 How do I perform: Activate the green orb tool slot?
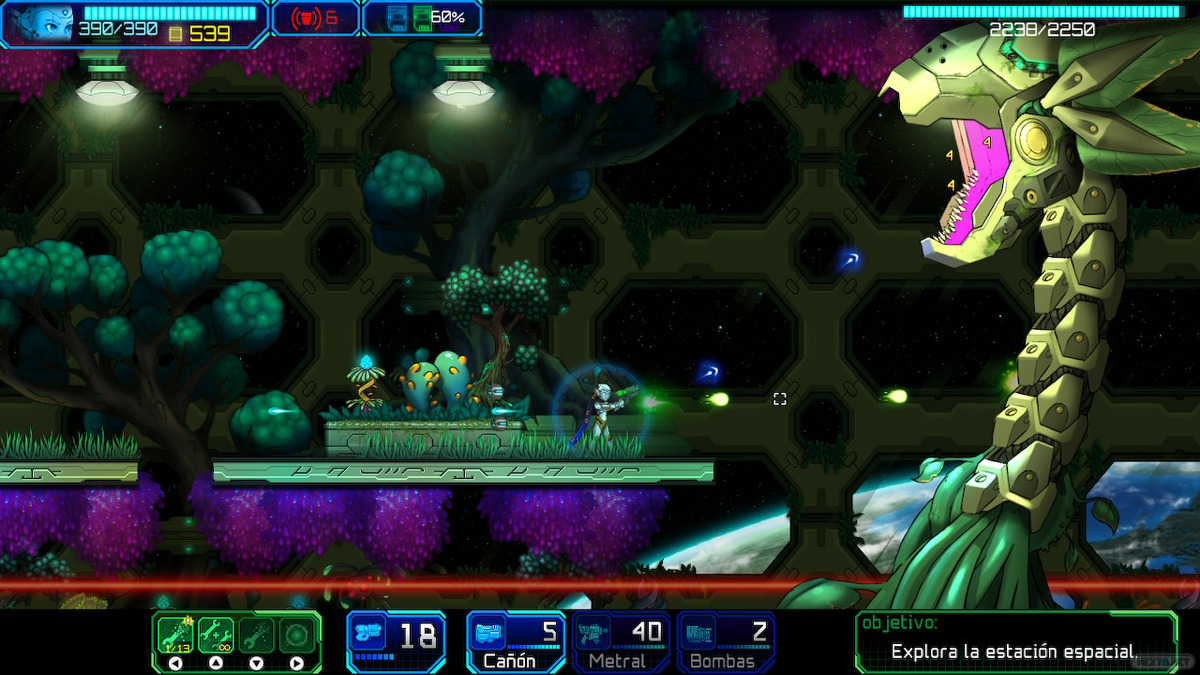(x=296, y=634)
